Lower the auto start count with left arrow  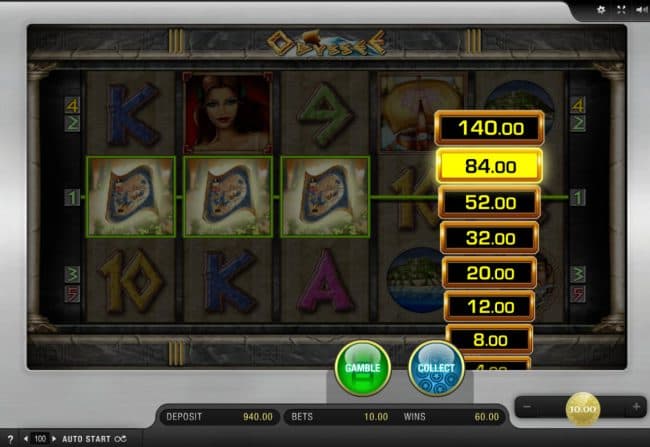pos(26,438)
